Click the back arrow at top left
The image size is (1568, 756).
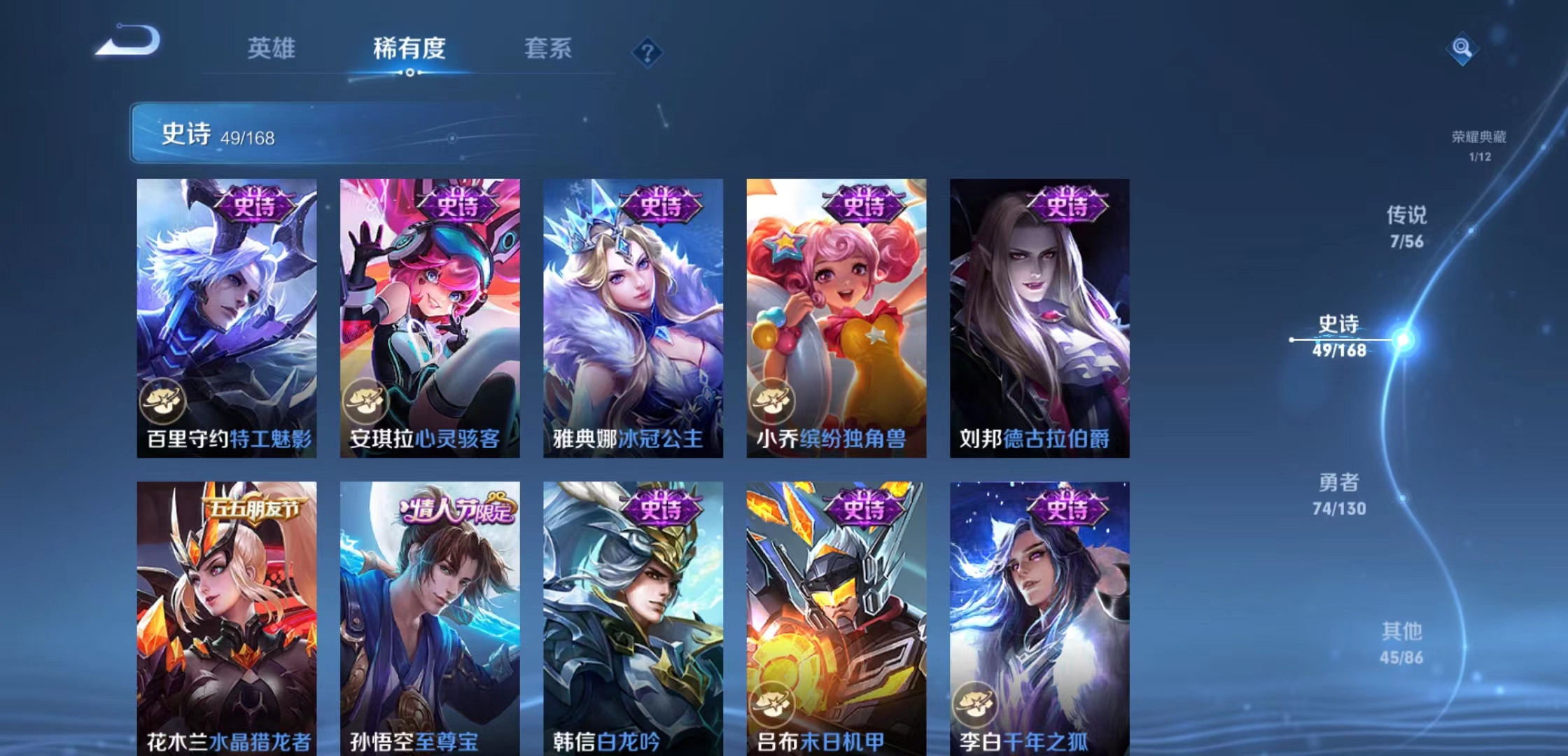click(126, 42)
